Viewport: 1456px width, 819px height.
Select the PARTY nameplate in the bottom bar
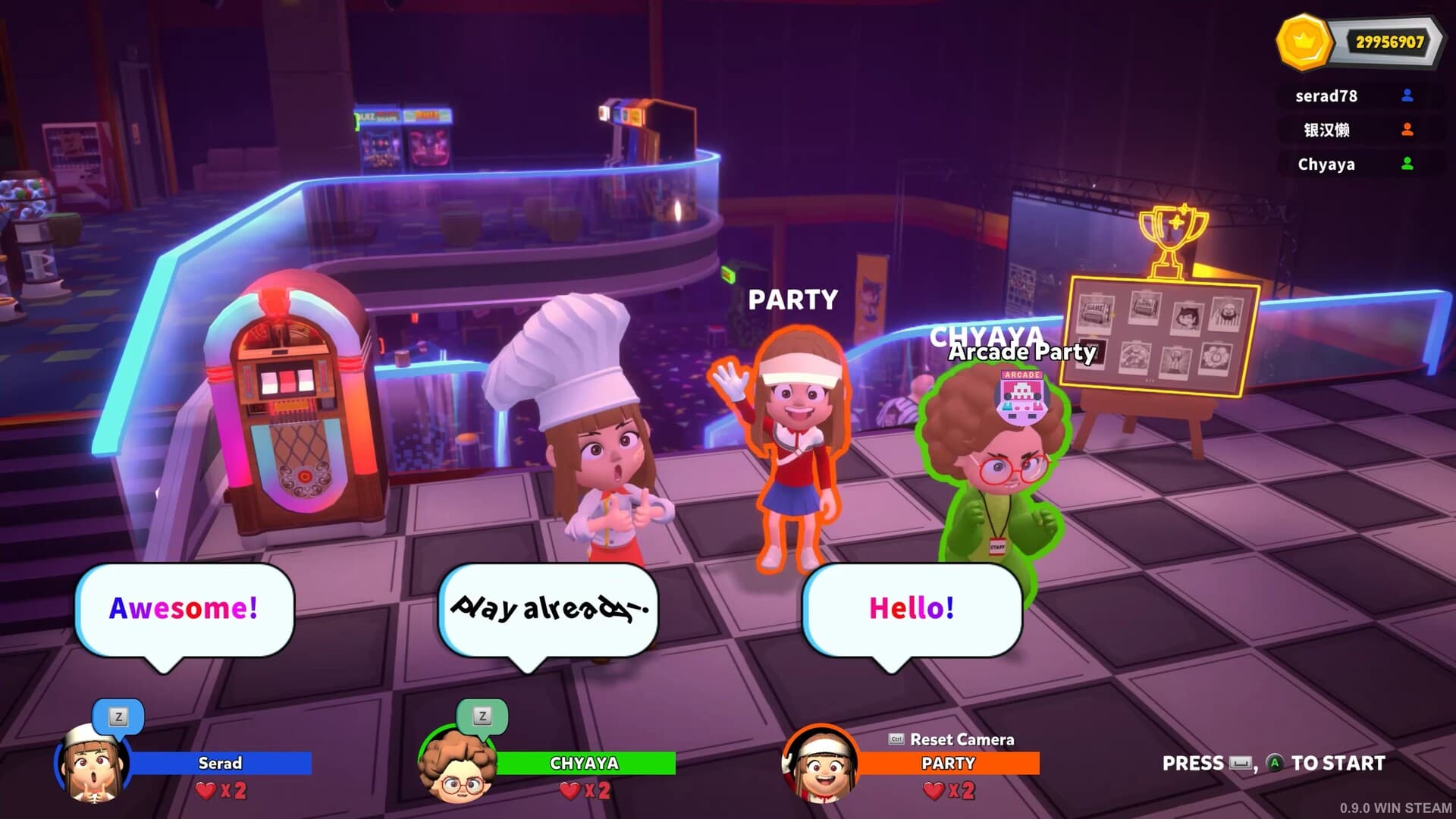949,764
